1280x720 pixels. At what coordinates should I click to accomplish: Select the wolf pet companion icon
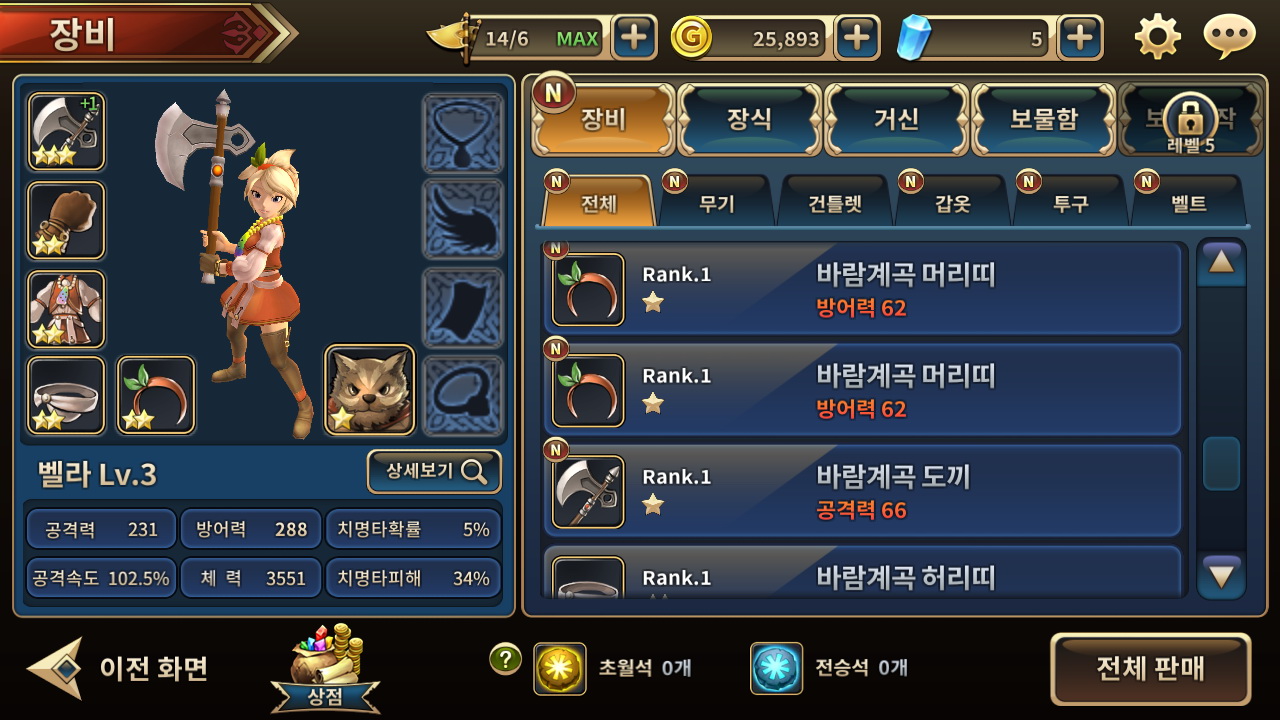pyautogui.click(x=370, y=393)
